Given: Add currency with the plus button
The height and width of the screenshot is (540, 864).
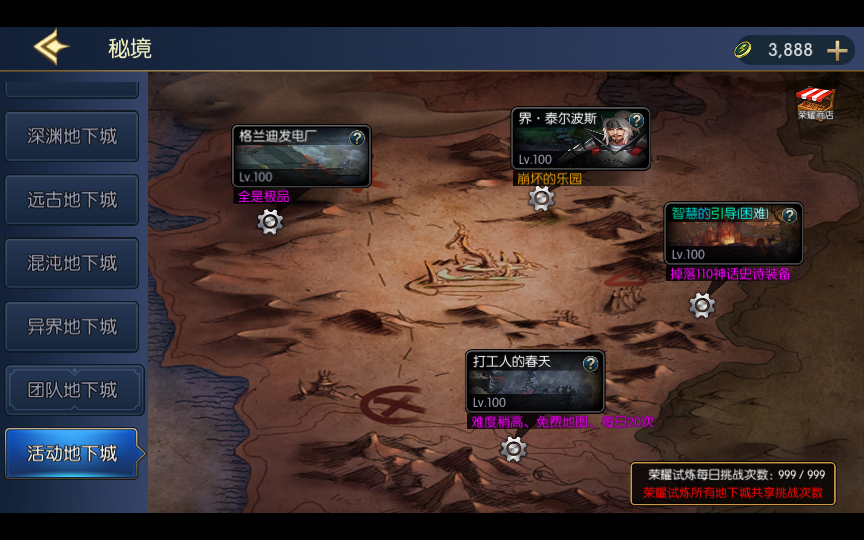Looking at the screenshot, I should click(837, 50).
